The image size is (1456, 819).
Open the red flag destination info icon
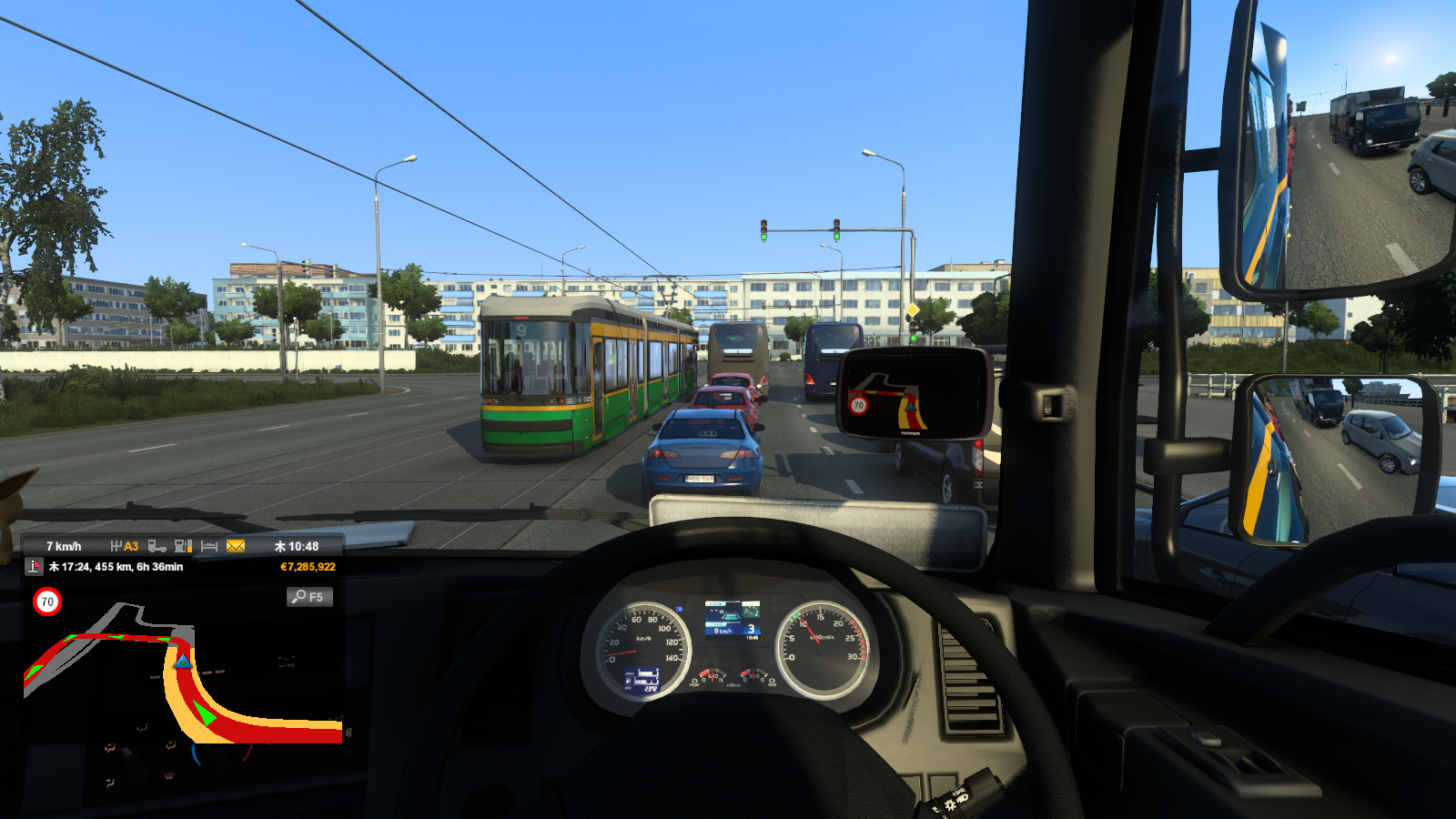click(34, 567)
